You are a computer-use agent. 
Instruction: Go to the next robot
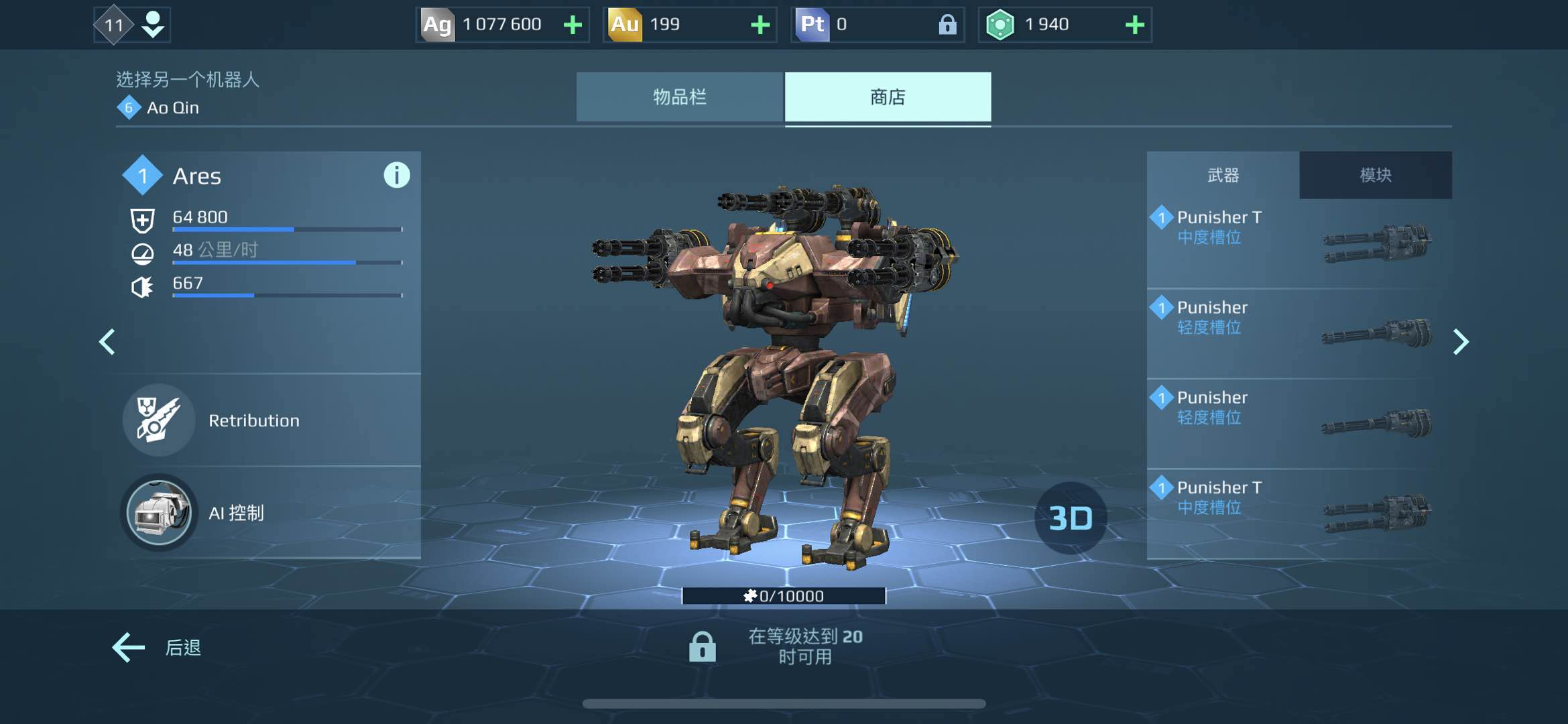click(1461, 342)
